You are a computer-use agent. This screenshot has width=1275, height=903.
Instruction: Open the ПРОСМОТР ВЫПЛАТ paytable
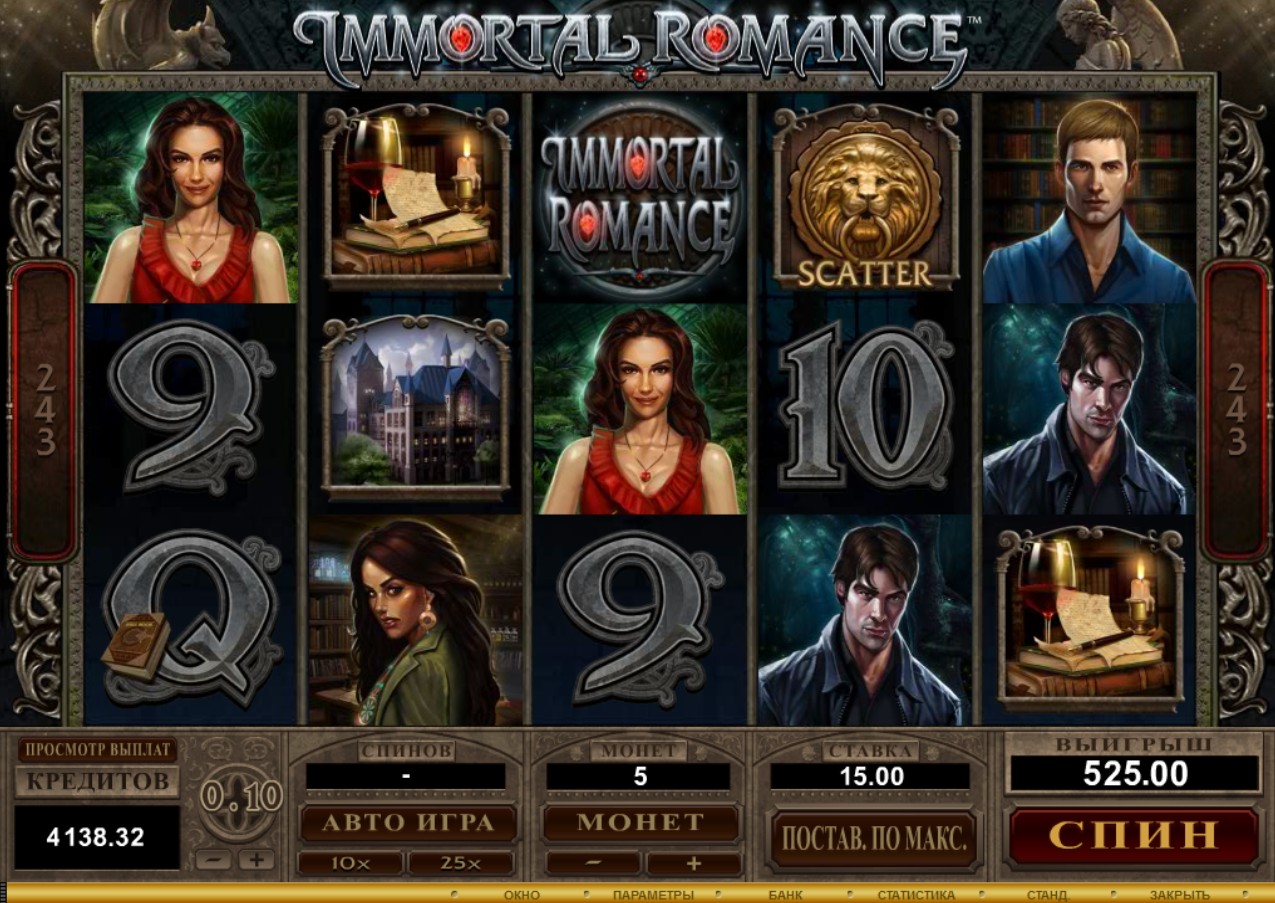(97, 750)
